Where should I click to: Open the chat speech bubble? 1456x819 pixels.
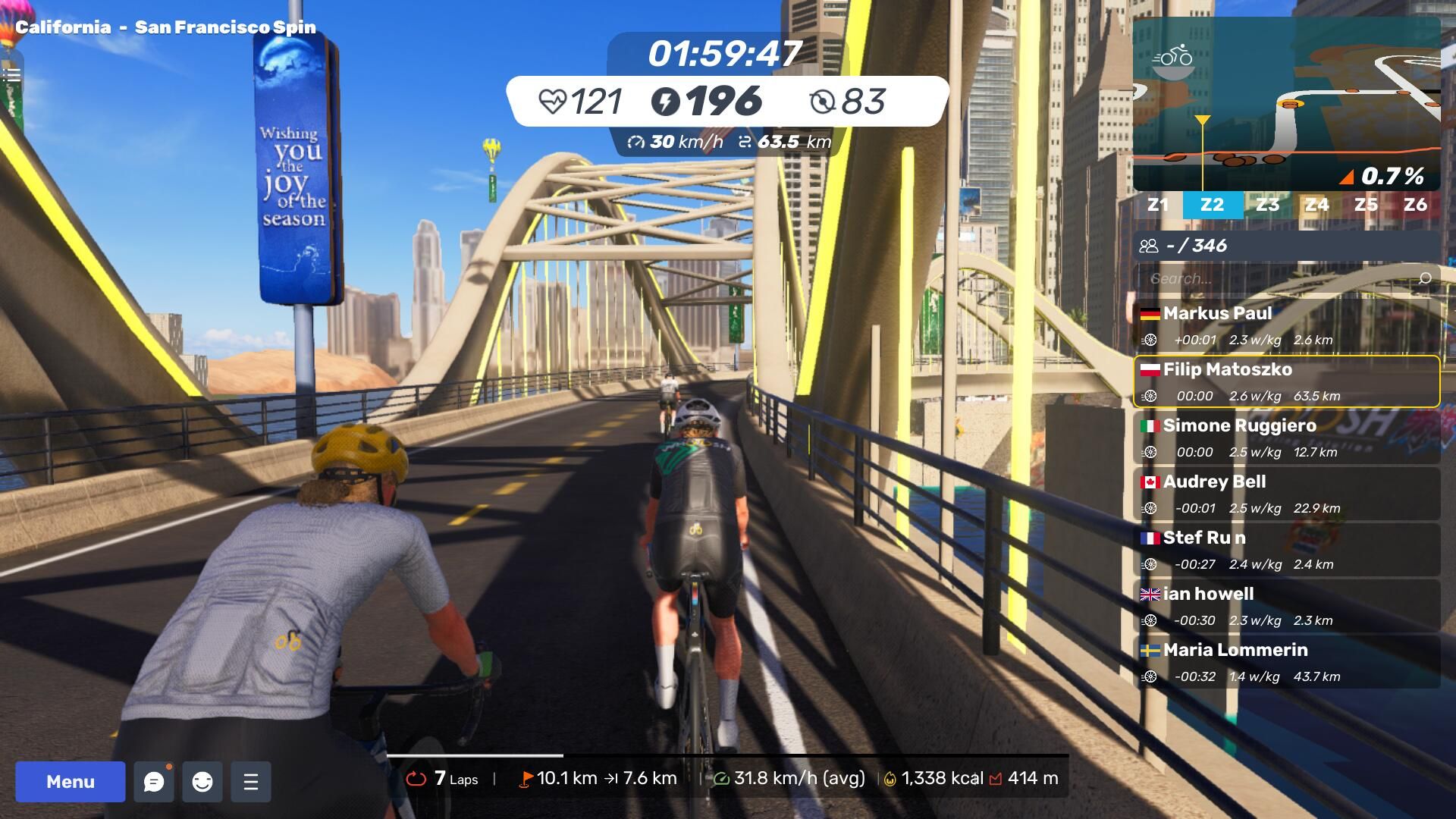(154, 782)
